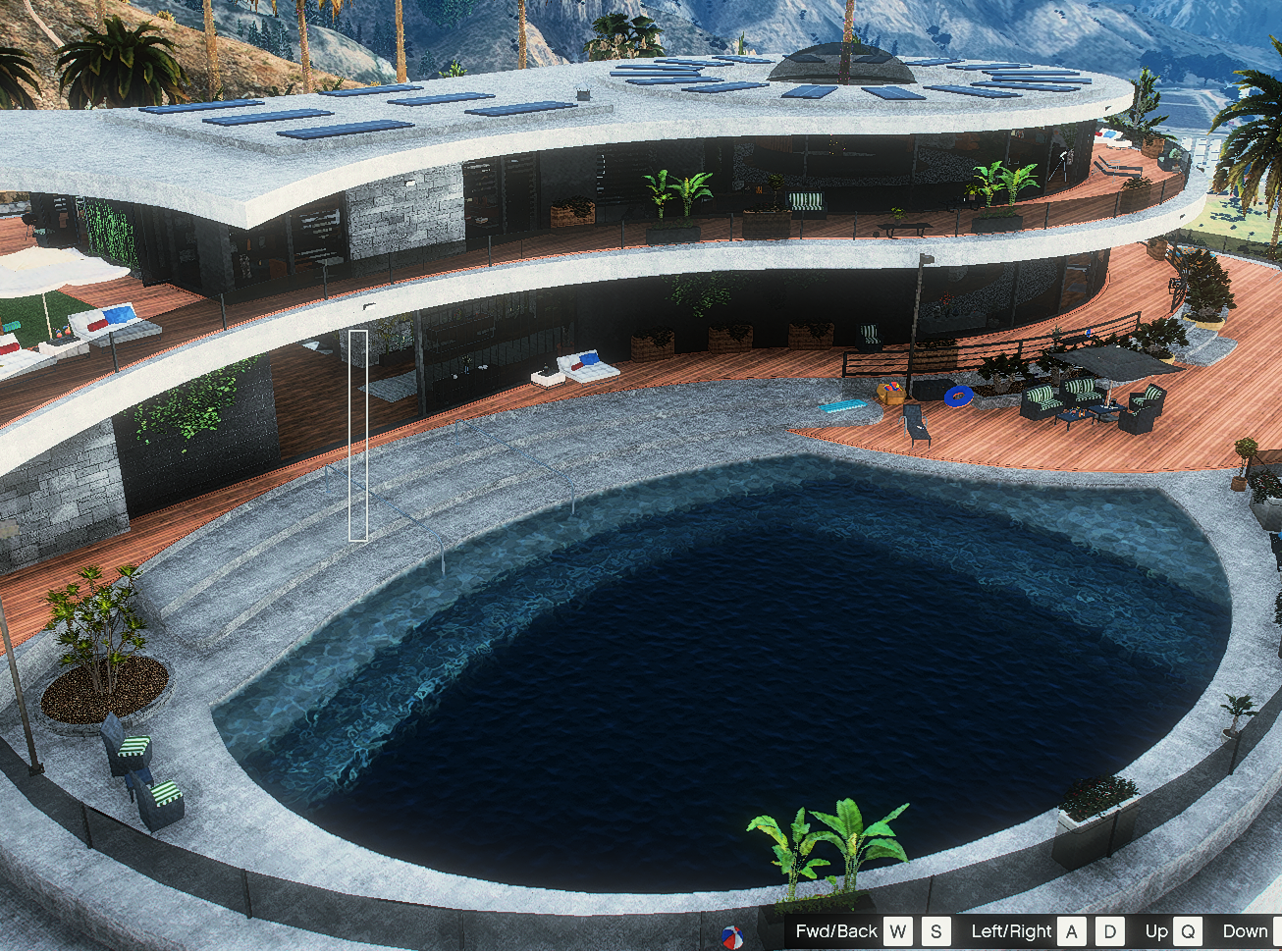Click the Left/Right label in the control bar
The height and width of the screenshot is (952, 1282).
(1010, 930)
